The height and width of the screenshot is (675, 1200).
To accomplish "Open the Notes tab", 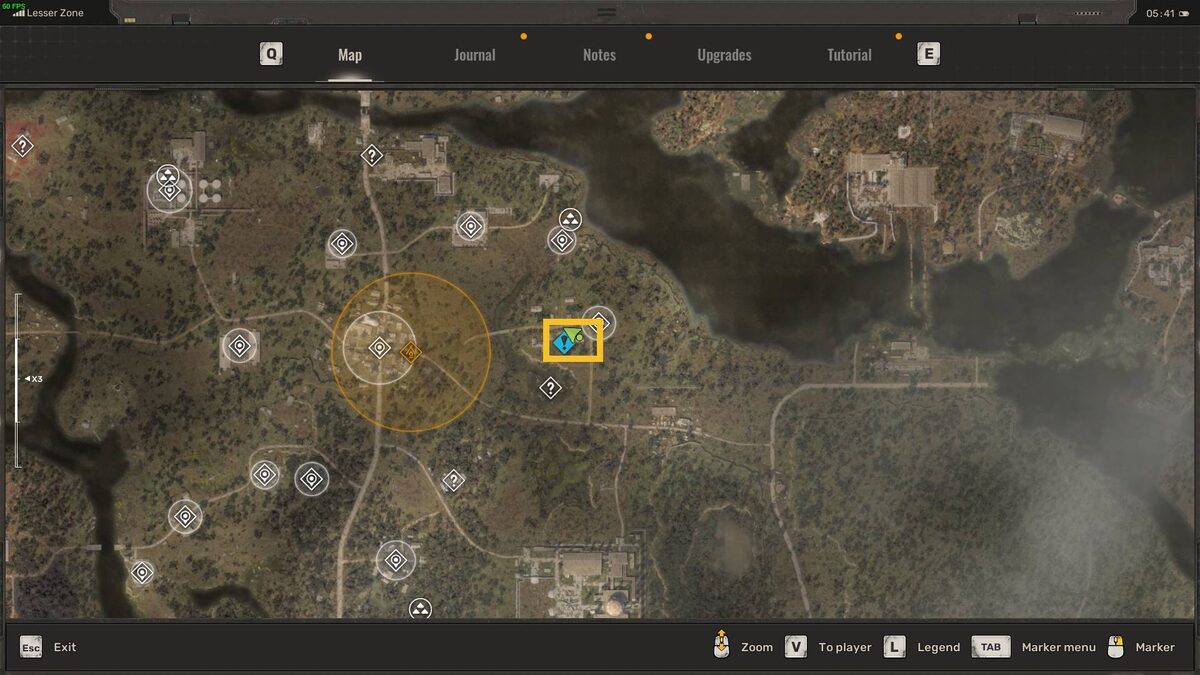I will click(599, 55).
